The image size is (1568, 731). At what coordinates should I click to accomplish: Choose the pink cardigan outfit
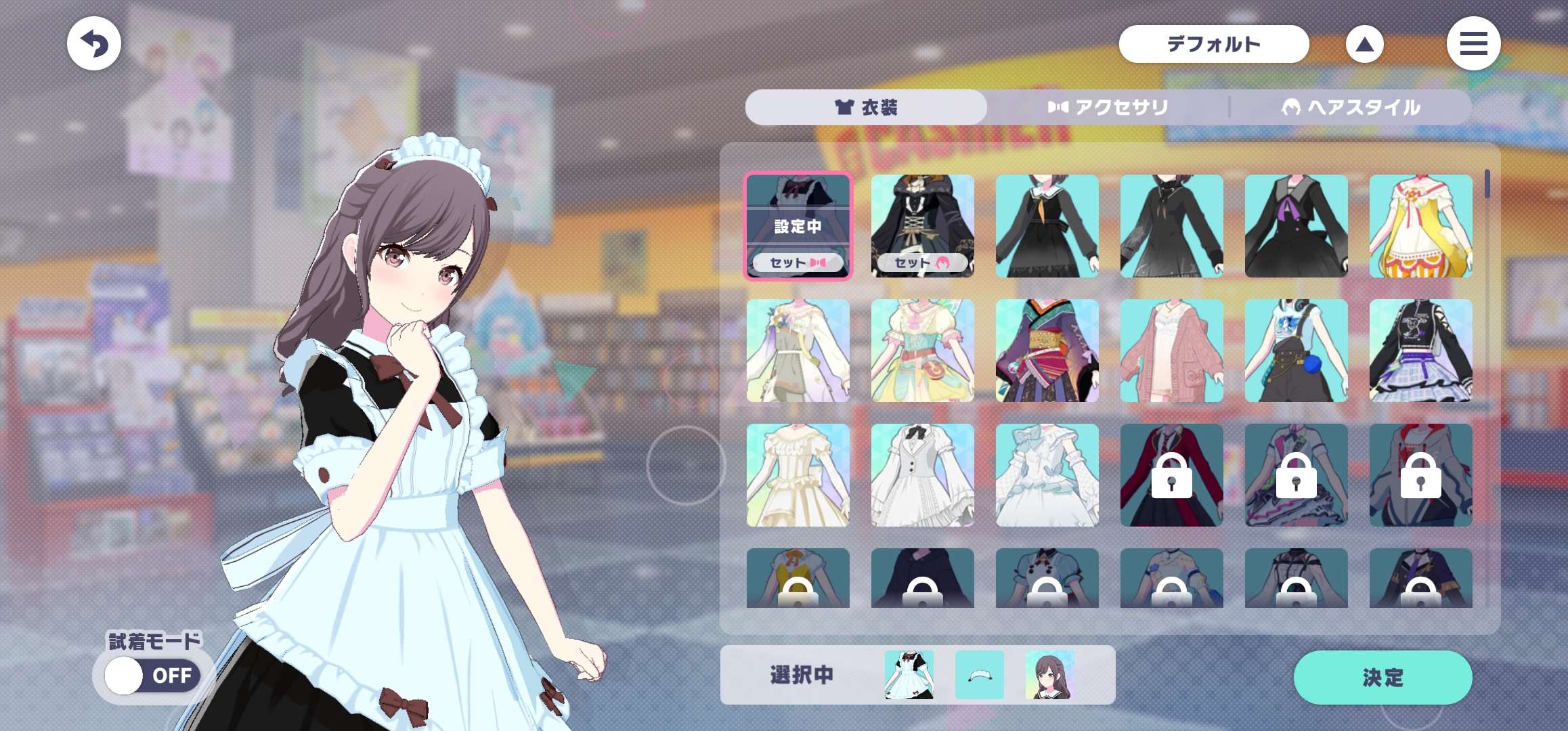pos(1172,351)
